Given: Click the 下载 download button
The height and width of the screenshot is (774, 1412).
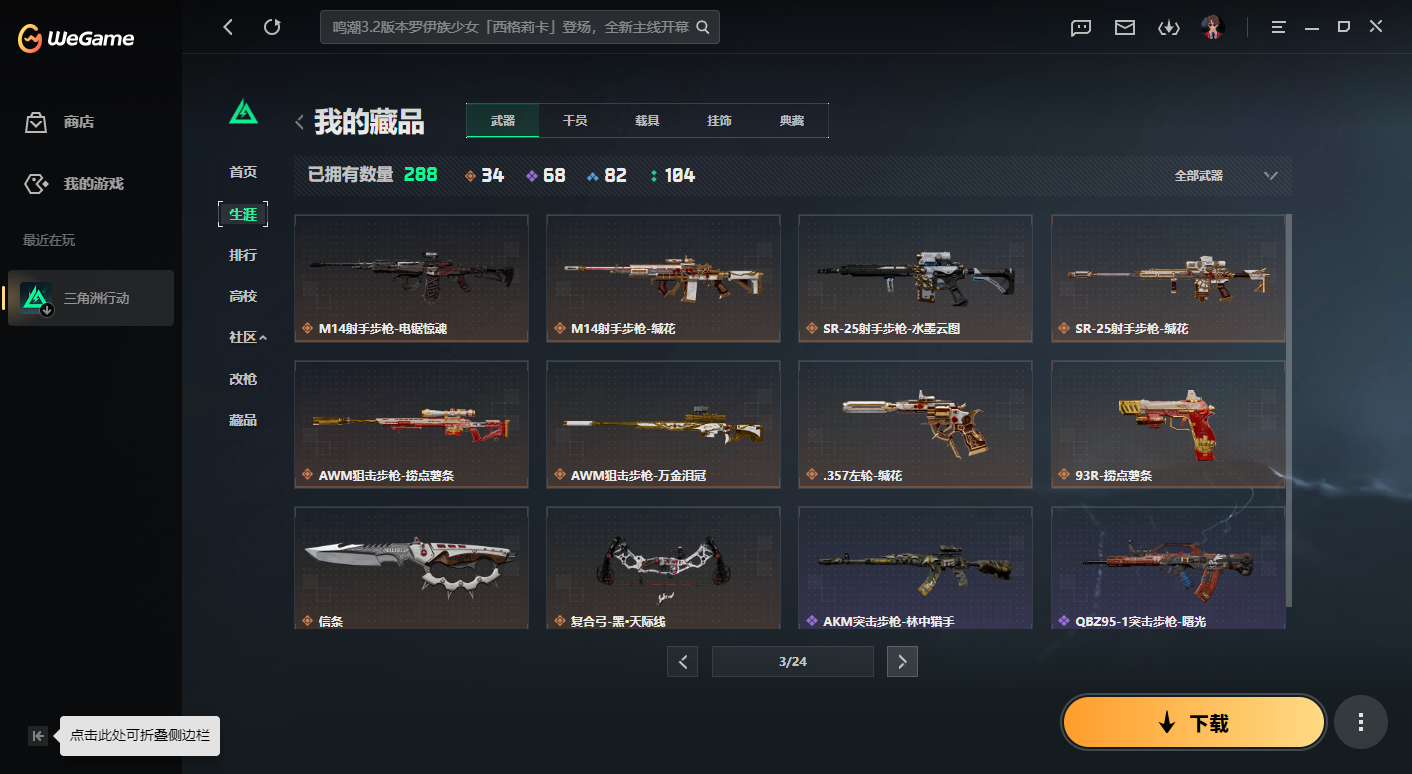Looking at the screenshot, I should click(1193, 721).
